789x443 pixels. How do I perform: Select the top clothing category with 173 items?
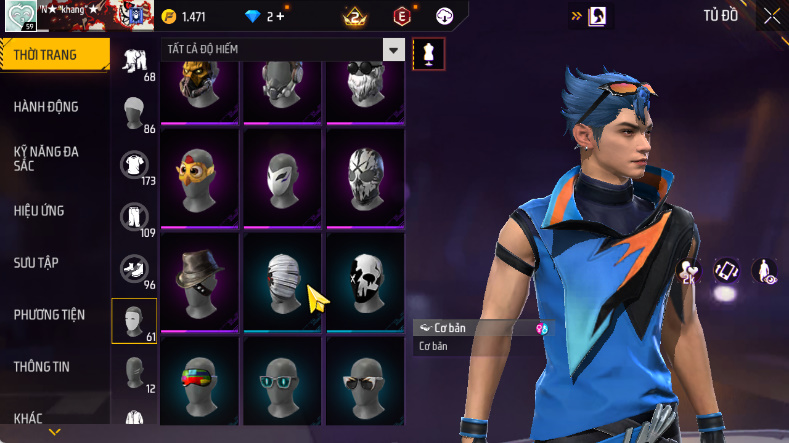point(134,166)
